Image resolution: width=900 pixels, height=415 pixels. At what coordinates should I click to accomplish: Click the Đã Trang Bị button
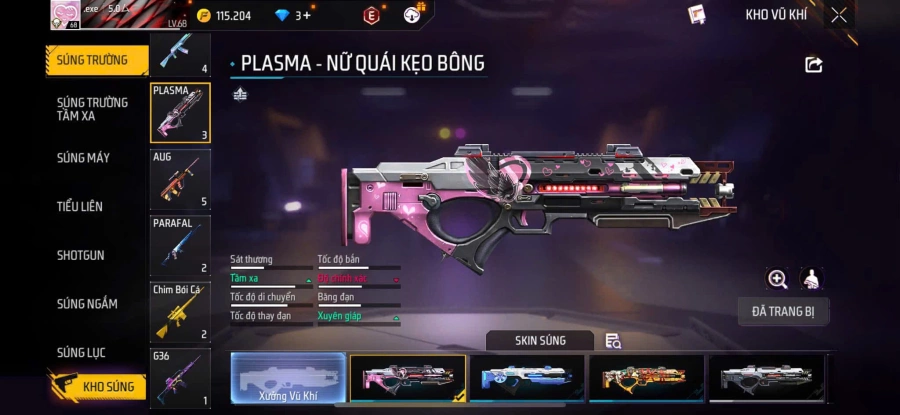[783, 311]
